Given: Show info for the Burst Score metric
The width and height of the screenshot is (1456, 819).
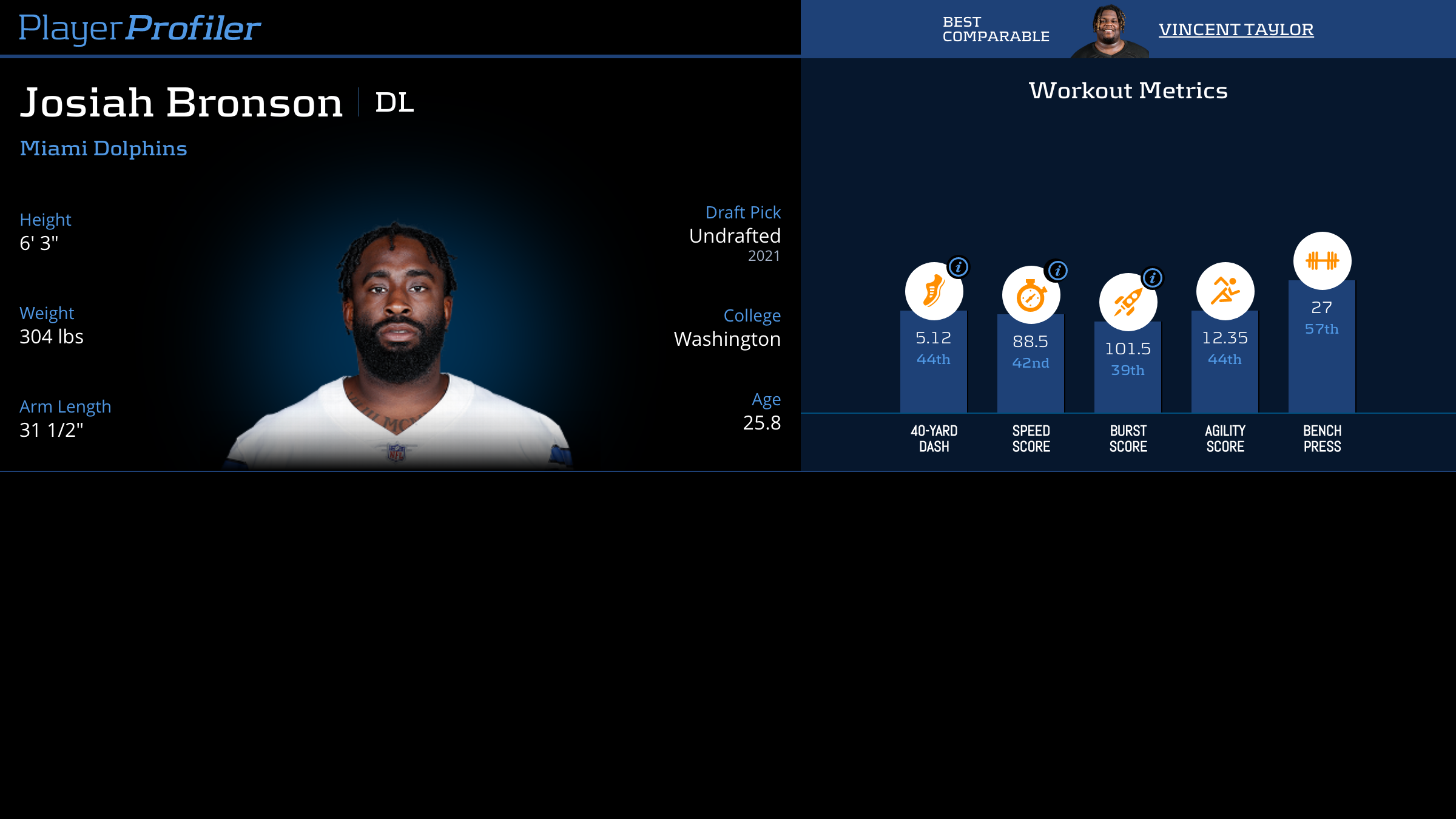Looking at the screenshot, I should tap(1153, 278).
